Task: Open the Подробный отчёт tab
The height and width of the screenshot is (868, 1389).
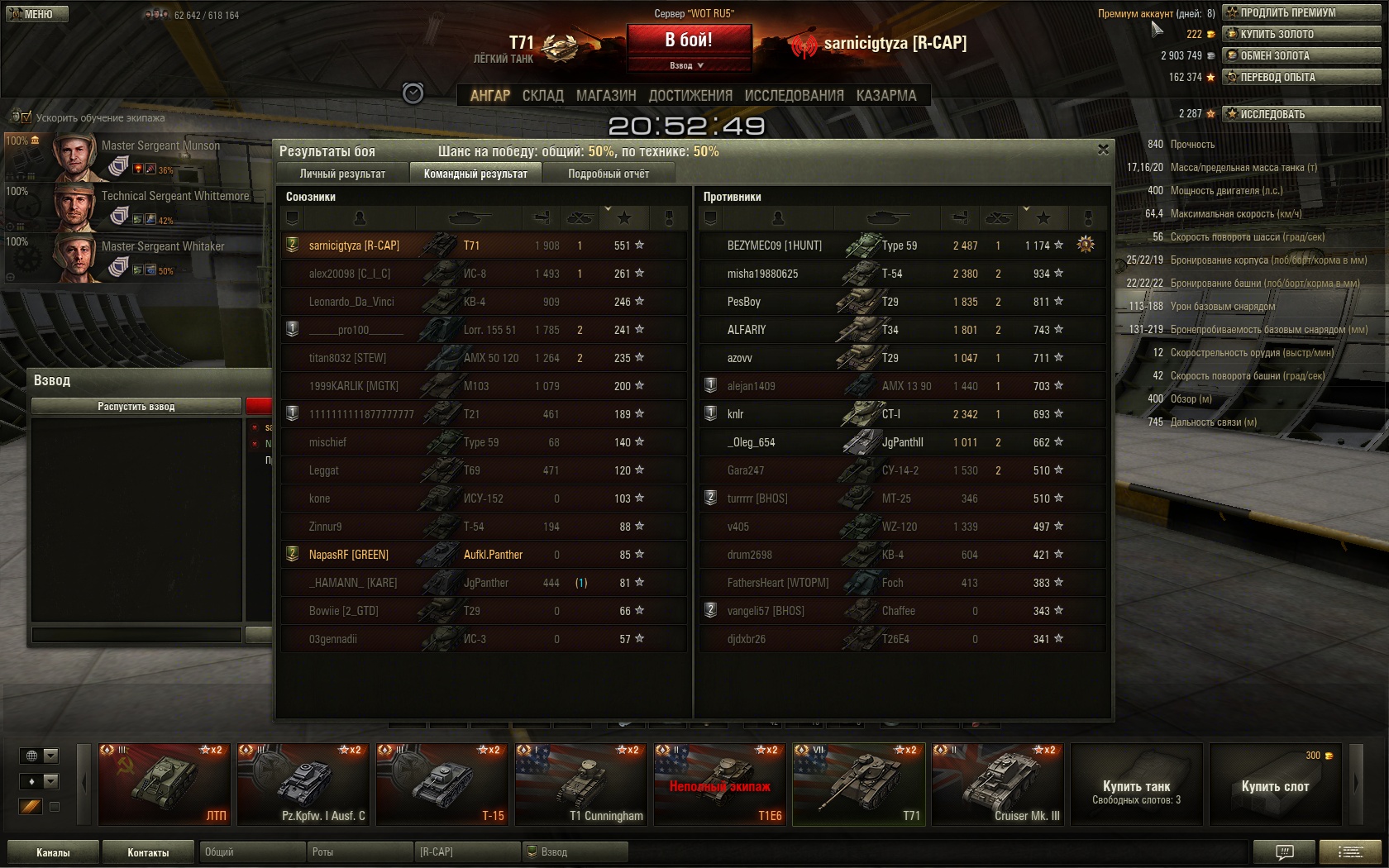Action: pos(609,174)
